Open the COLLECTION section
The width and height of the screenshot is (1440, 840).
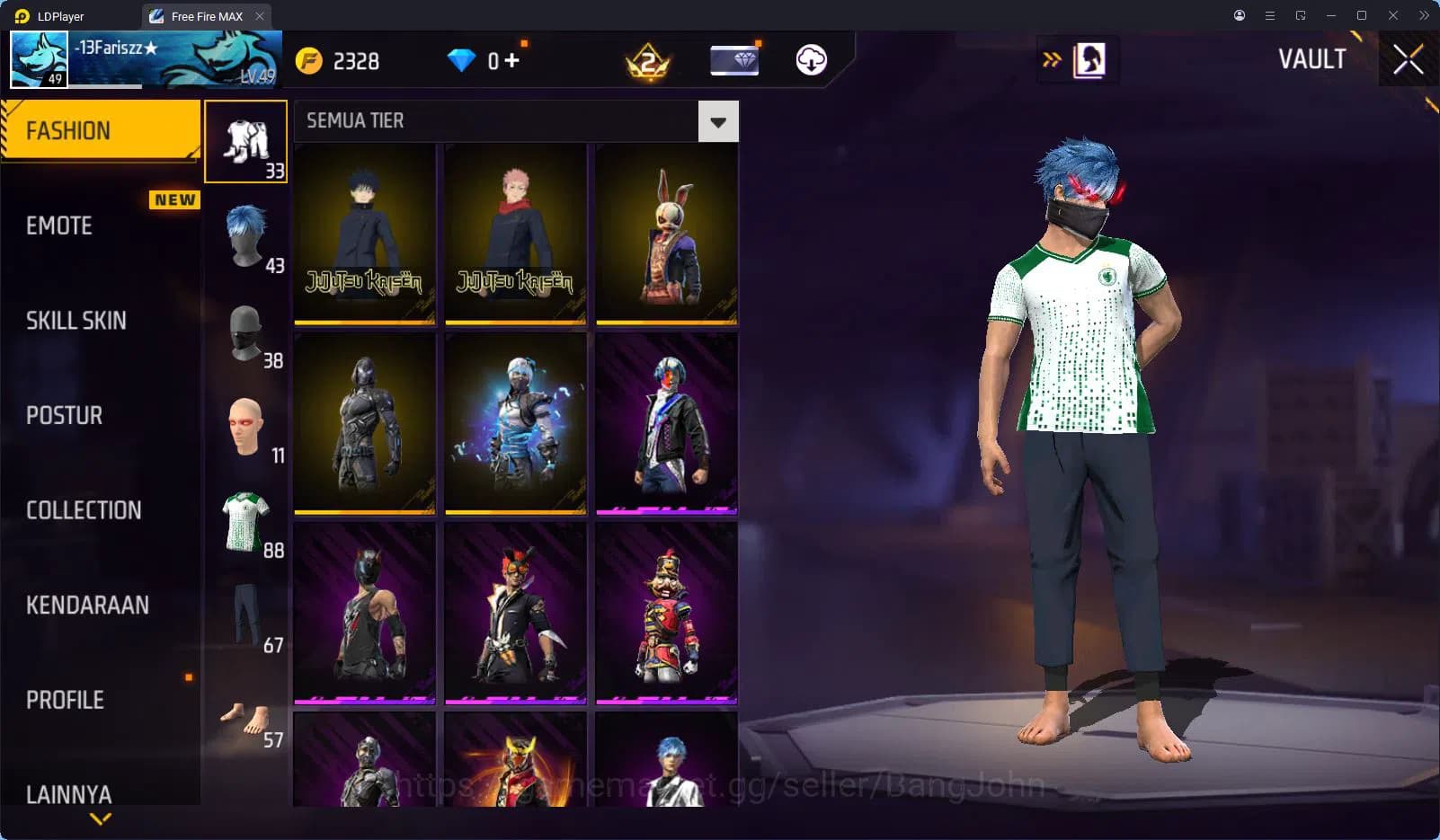[84, 509]
